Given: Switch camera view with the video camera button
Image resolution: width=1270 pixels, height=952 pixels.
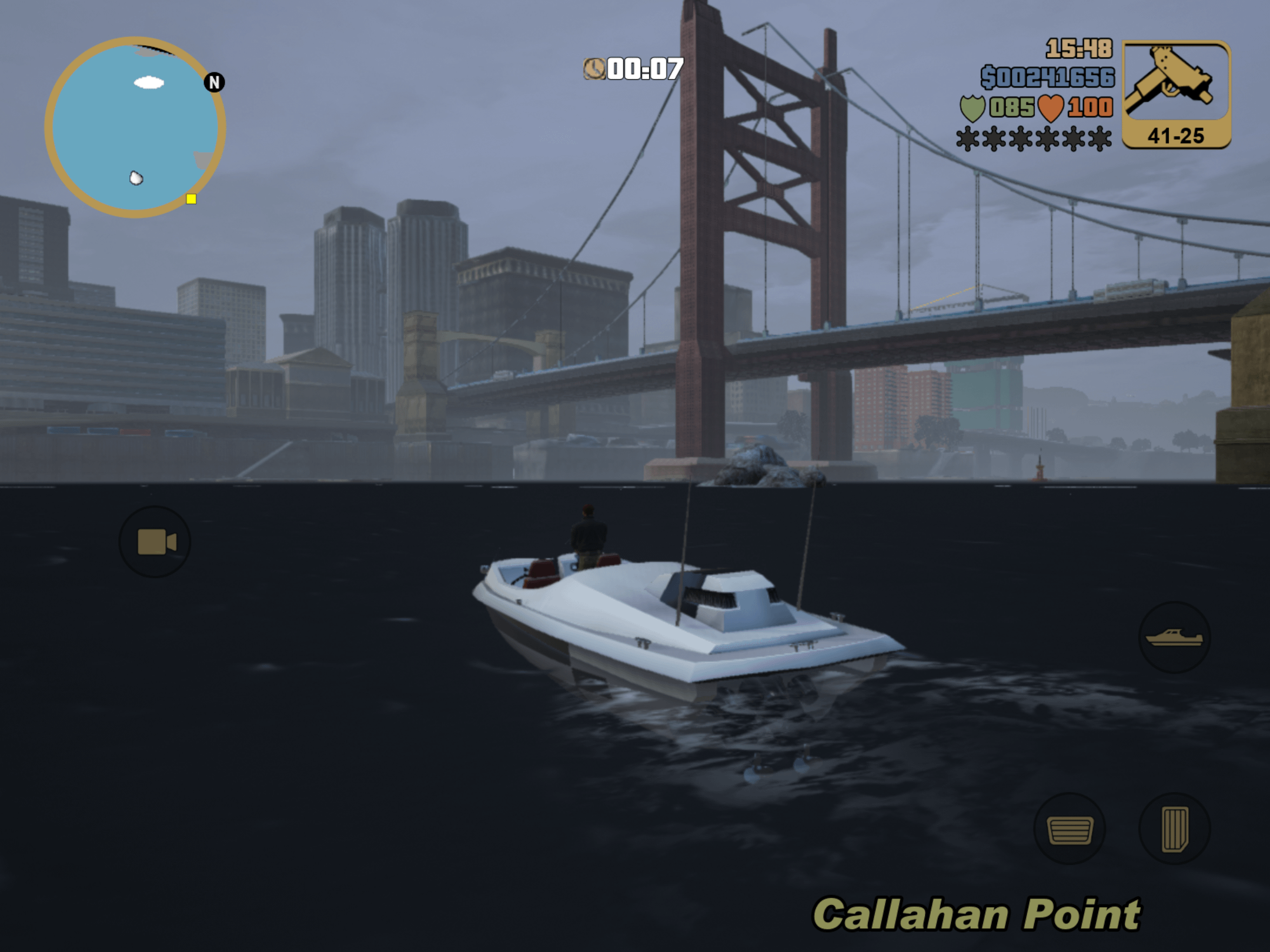Looking at the screenshot, I should tap(155, 542).
